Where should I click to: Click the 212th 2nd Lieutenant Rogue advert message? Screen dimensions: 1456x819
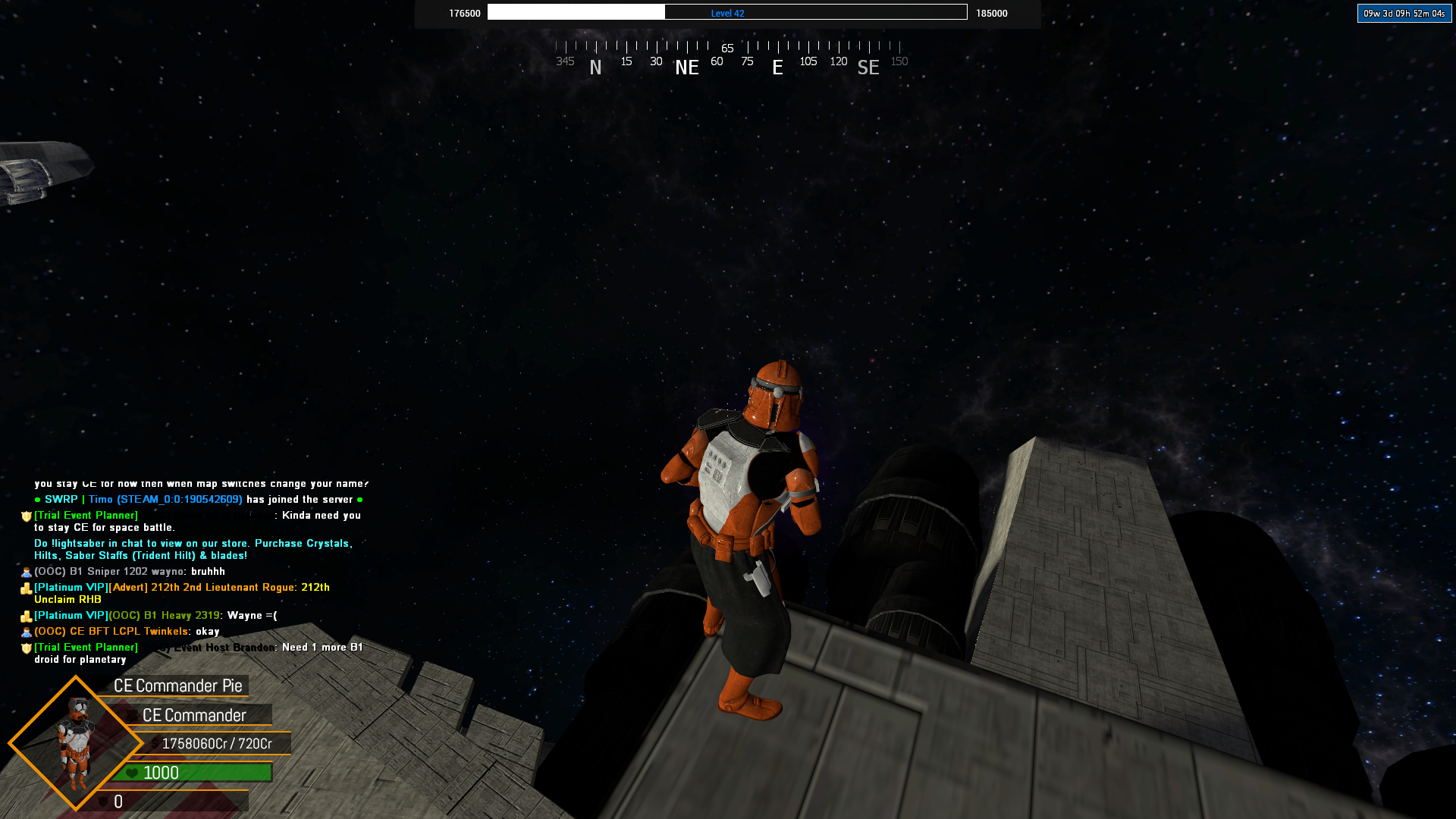coord(182,593)
